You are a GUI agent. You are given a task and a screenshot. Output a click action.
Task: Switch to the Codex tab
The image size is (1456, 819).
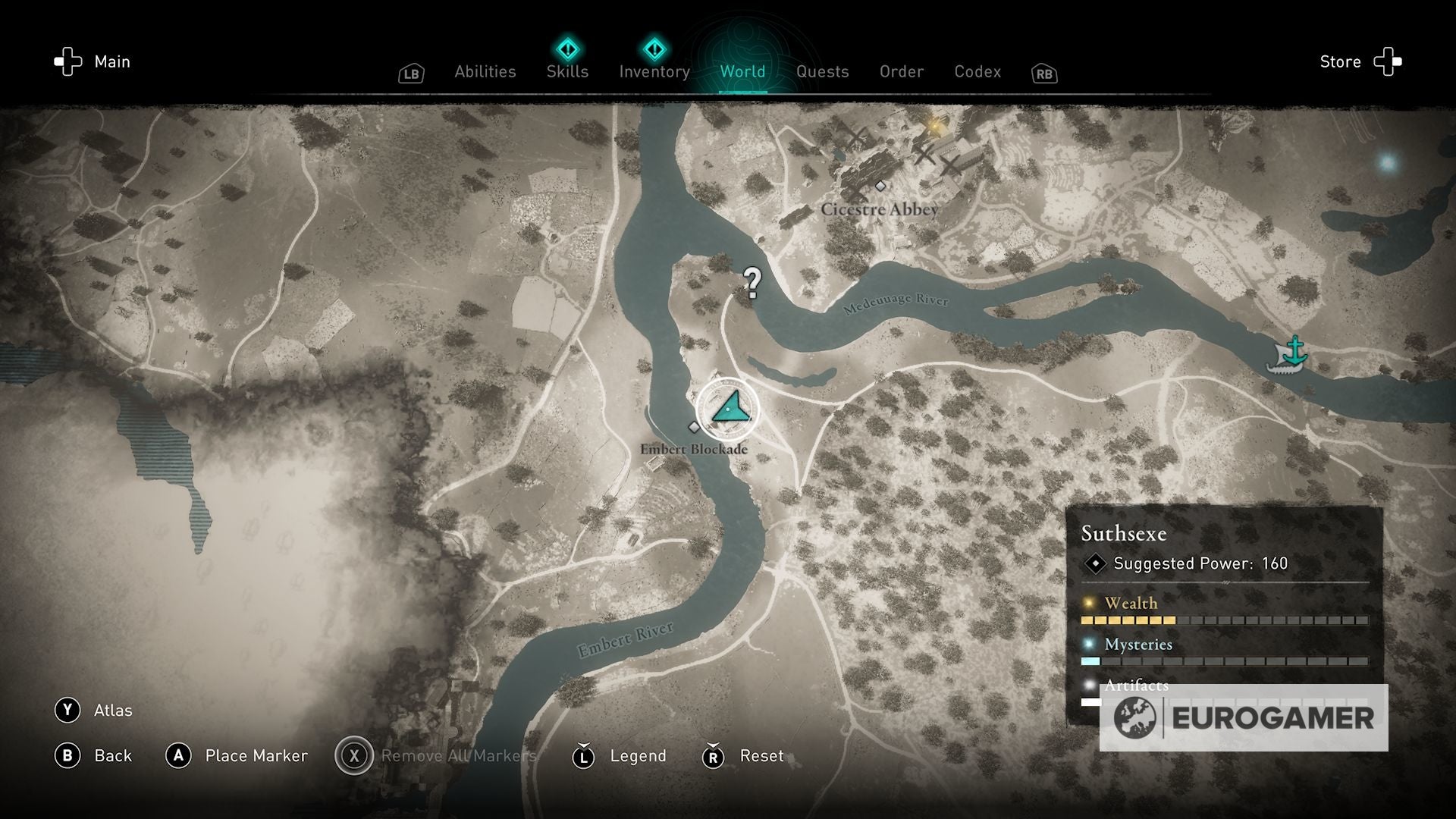977,71
